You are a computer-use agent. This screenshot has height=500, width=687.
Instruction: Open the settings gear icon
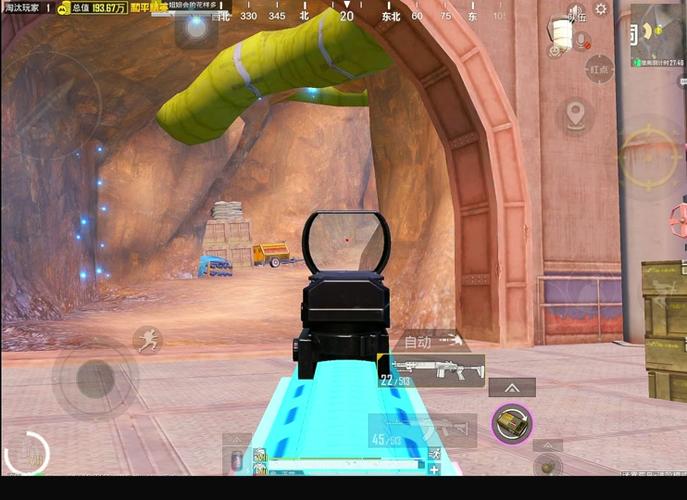click(601, 9)
